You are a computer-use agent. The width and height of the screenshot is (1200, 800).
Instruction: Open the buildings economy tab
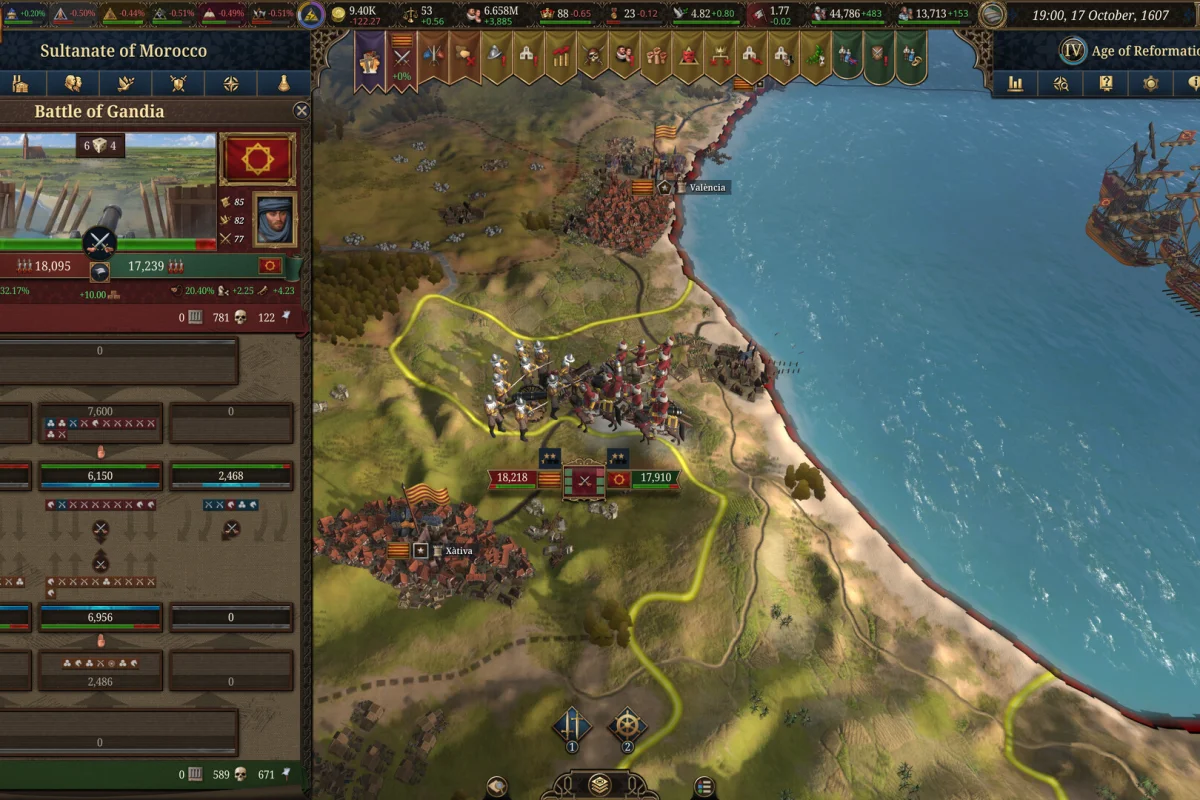(20, 83)
